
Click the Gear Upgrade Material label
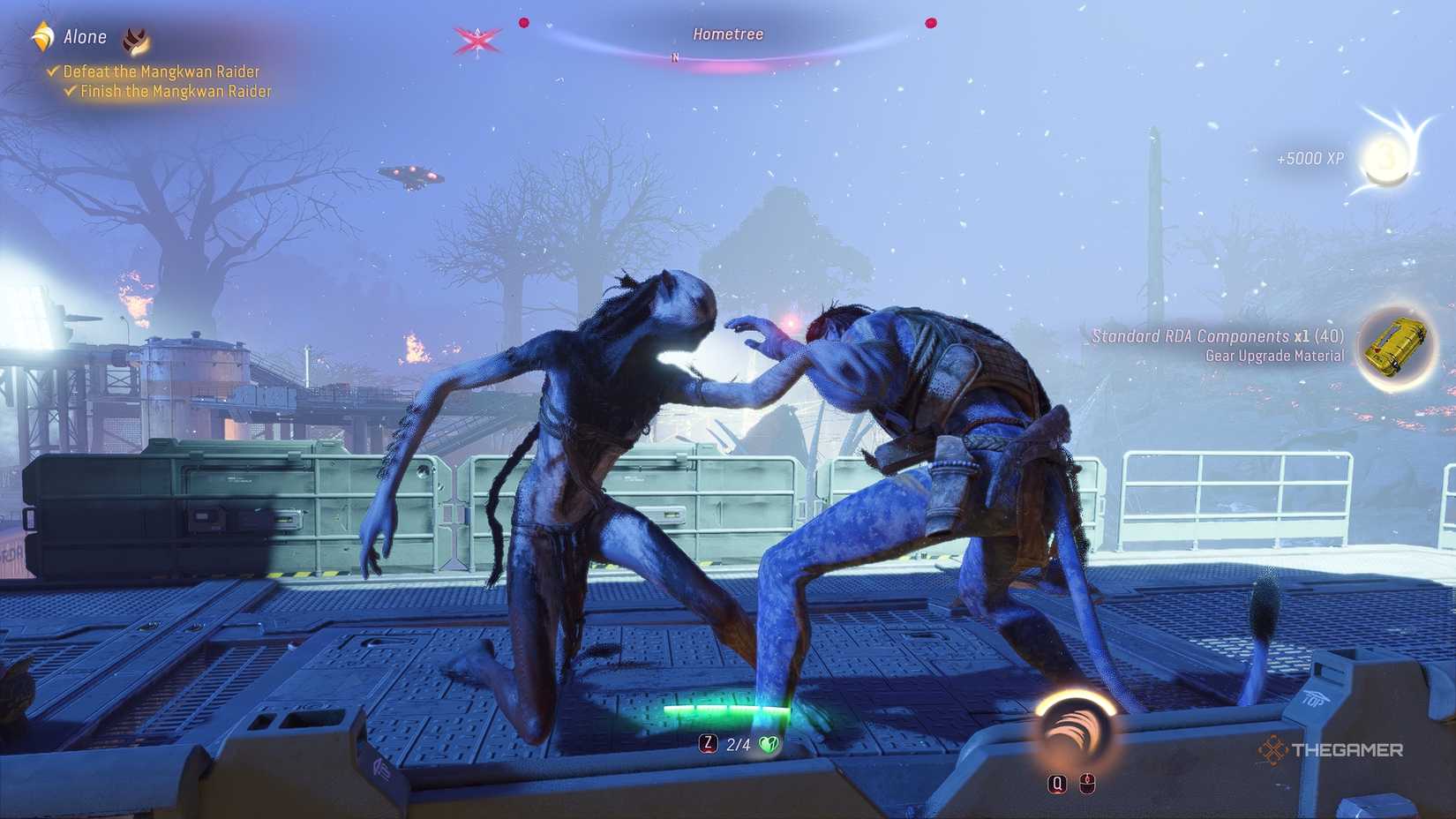pos(1273,356)
